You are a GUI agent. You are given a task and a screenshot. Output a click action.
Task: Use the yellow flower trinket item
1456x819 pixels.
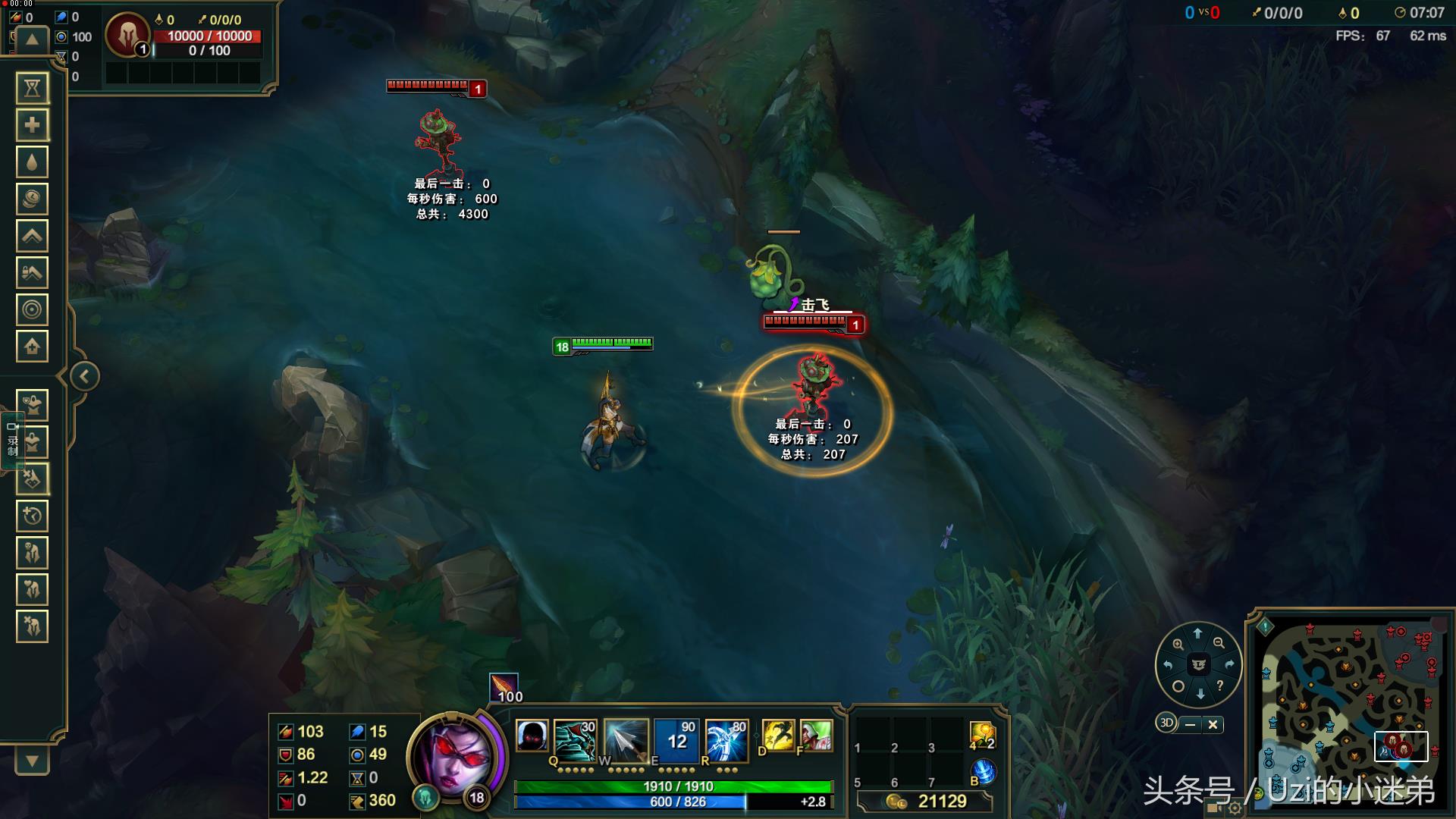tap(981, 734)
